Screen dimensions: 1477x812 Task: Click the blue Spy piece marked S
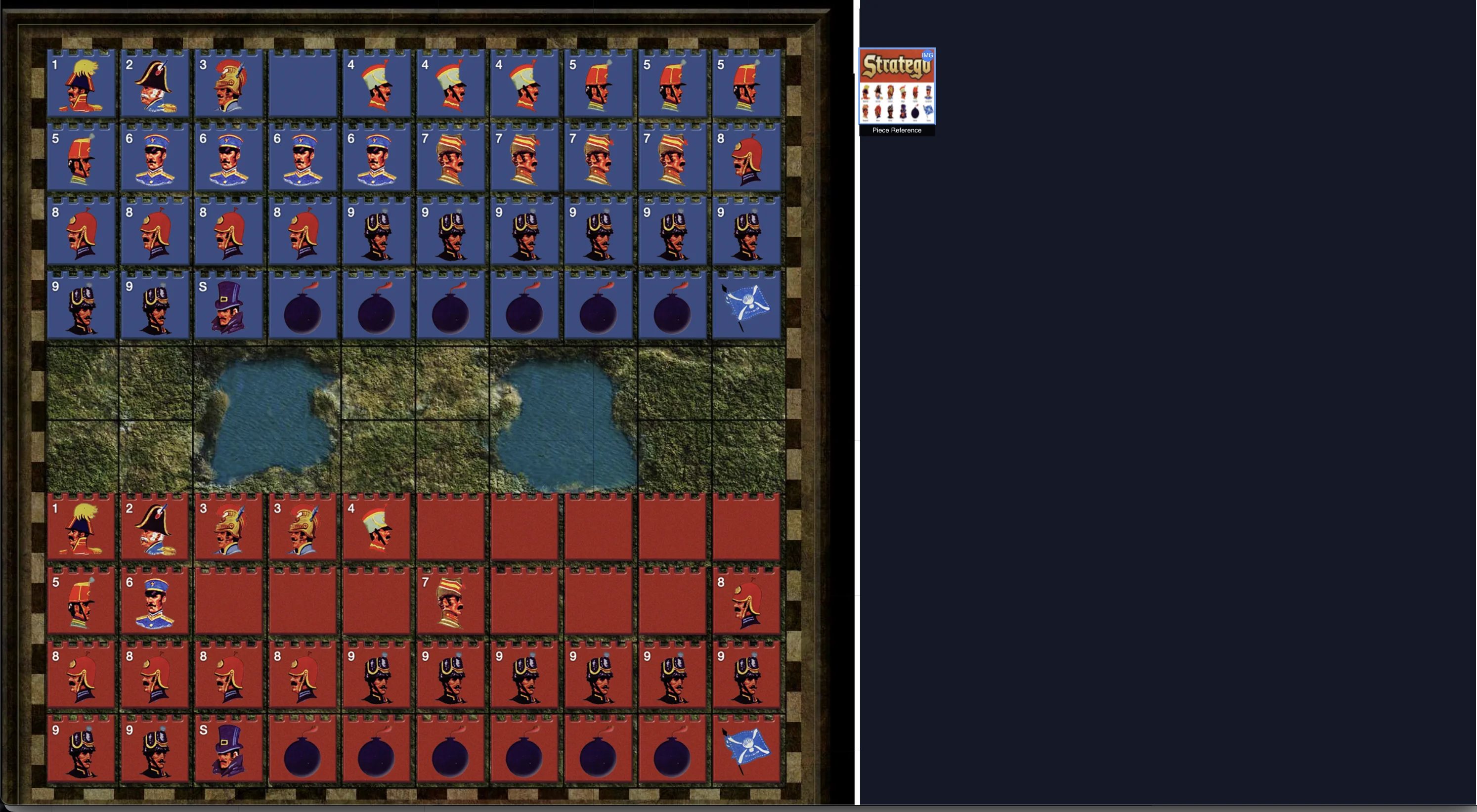[228, 307]
